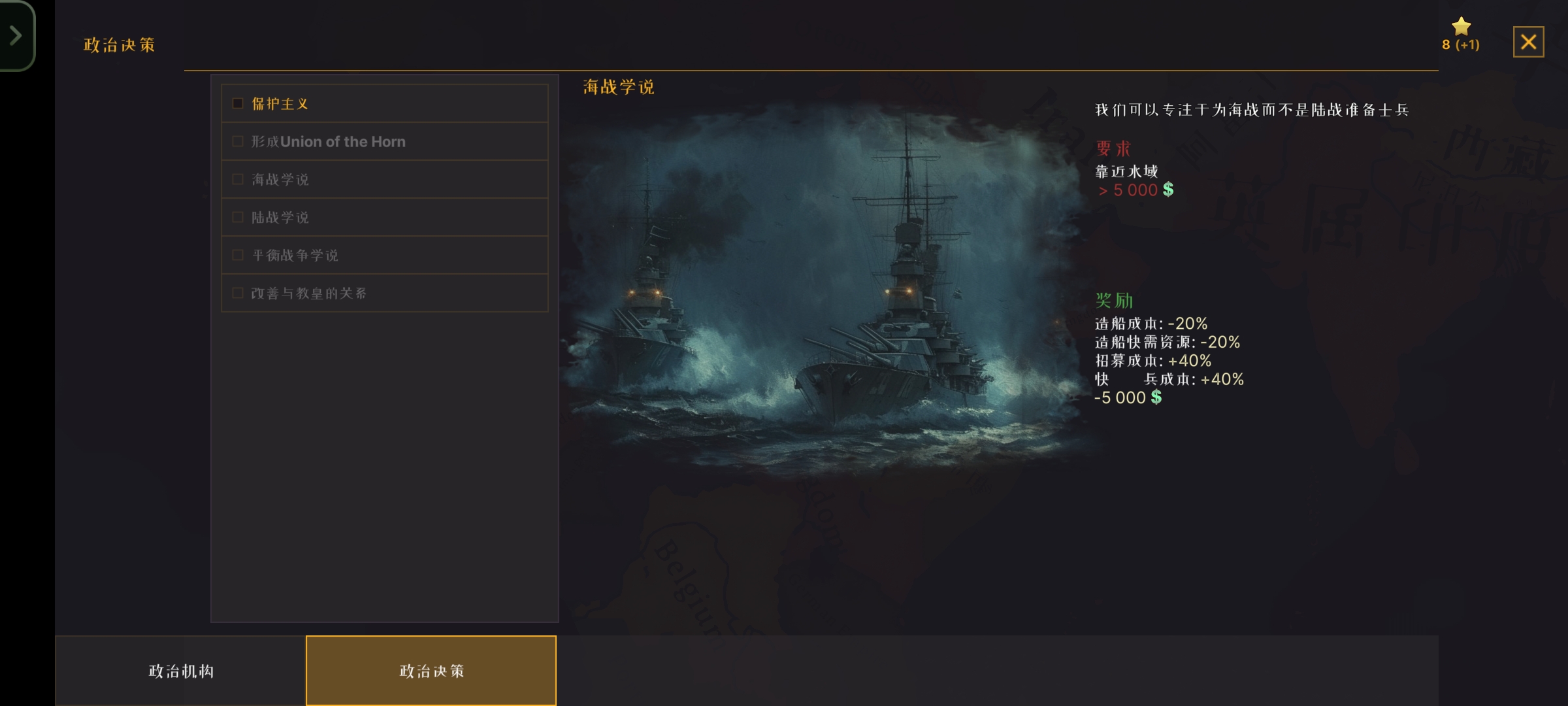Toggle the checkbox next to 保护主义
The width and height of the screenshot is (1568, 706).
(238, 103)
